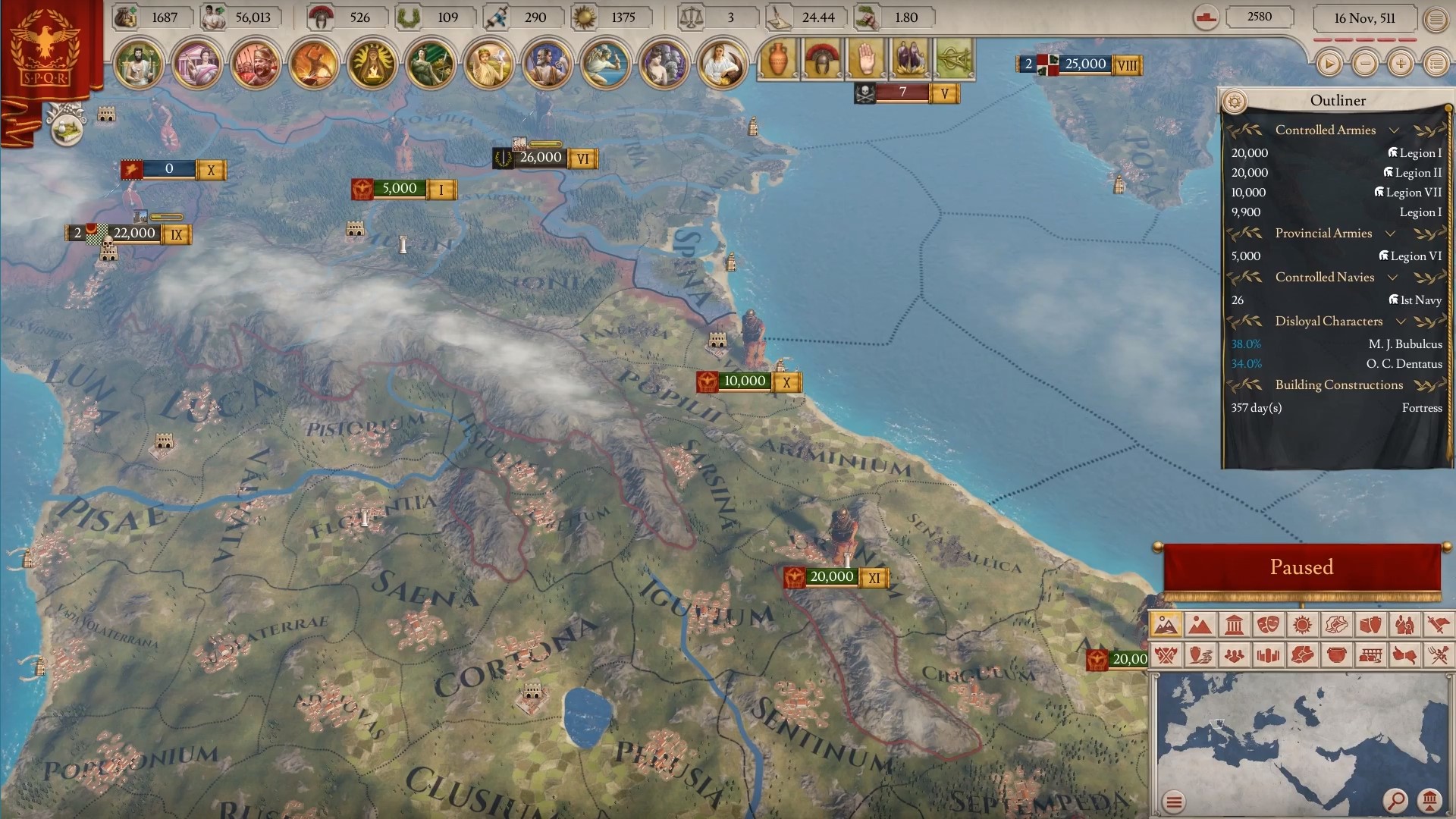Decrease game speed with the minus button
Viewport: 1456px width, 819px height.
tap(1365, 64)
